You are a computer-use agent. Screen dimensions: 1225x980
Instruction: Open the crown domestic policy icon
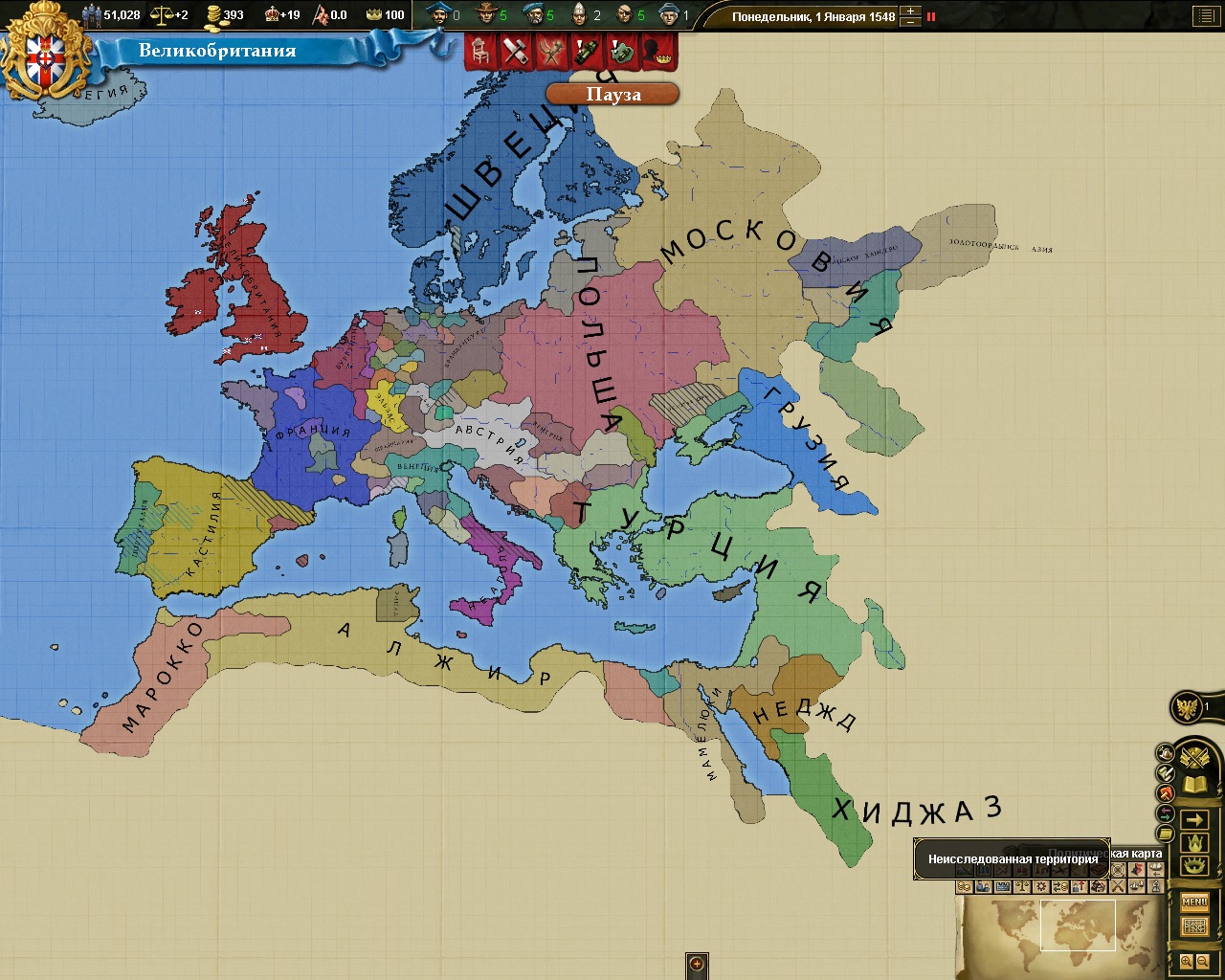pos(1193,844)
